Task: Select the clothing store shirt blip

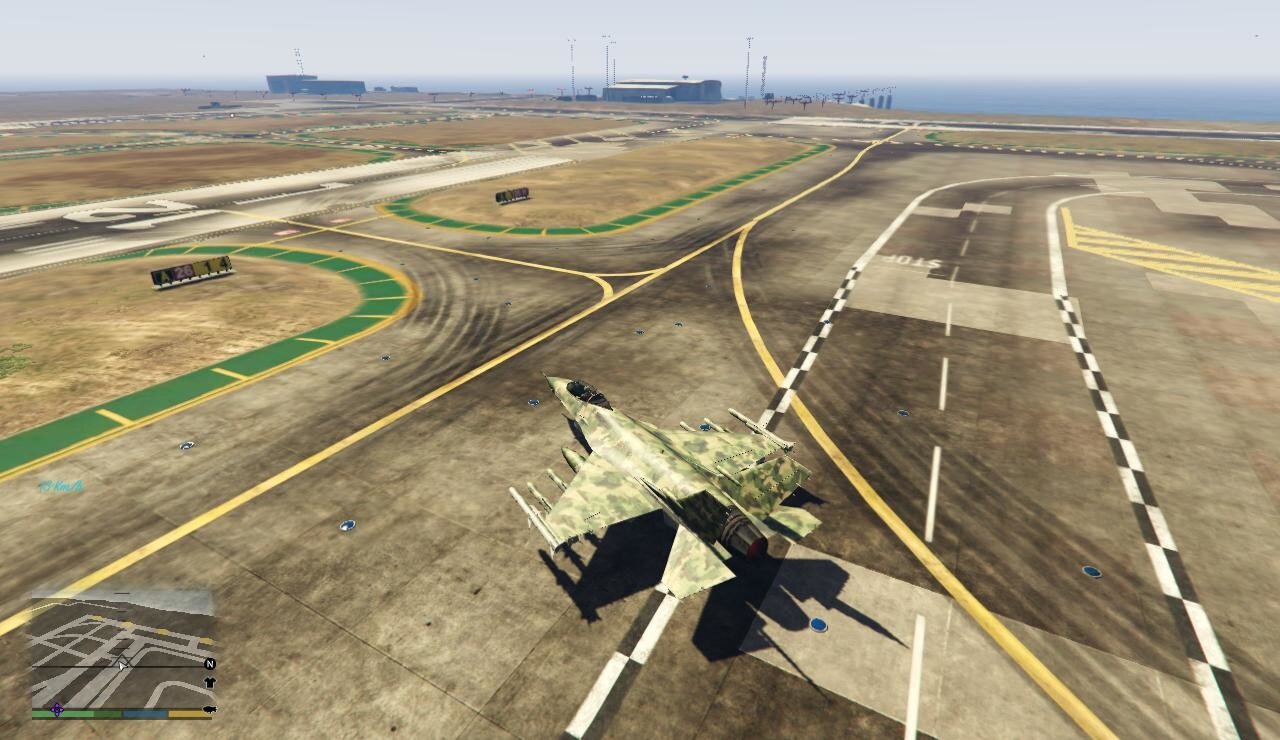Action: [x=210, y=682]
